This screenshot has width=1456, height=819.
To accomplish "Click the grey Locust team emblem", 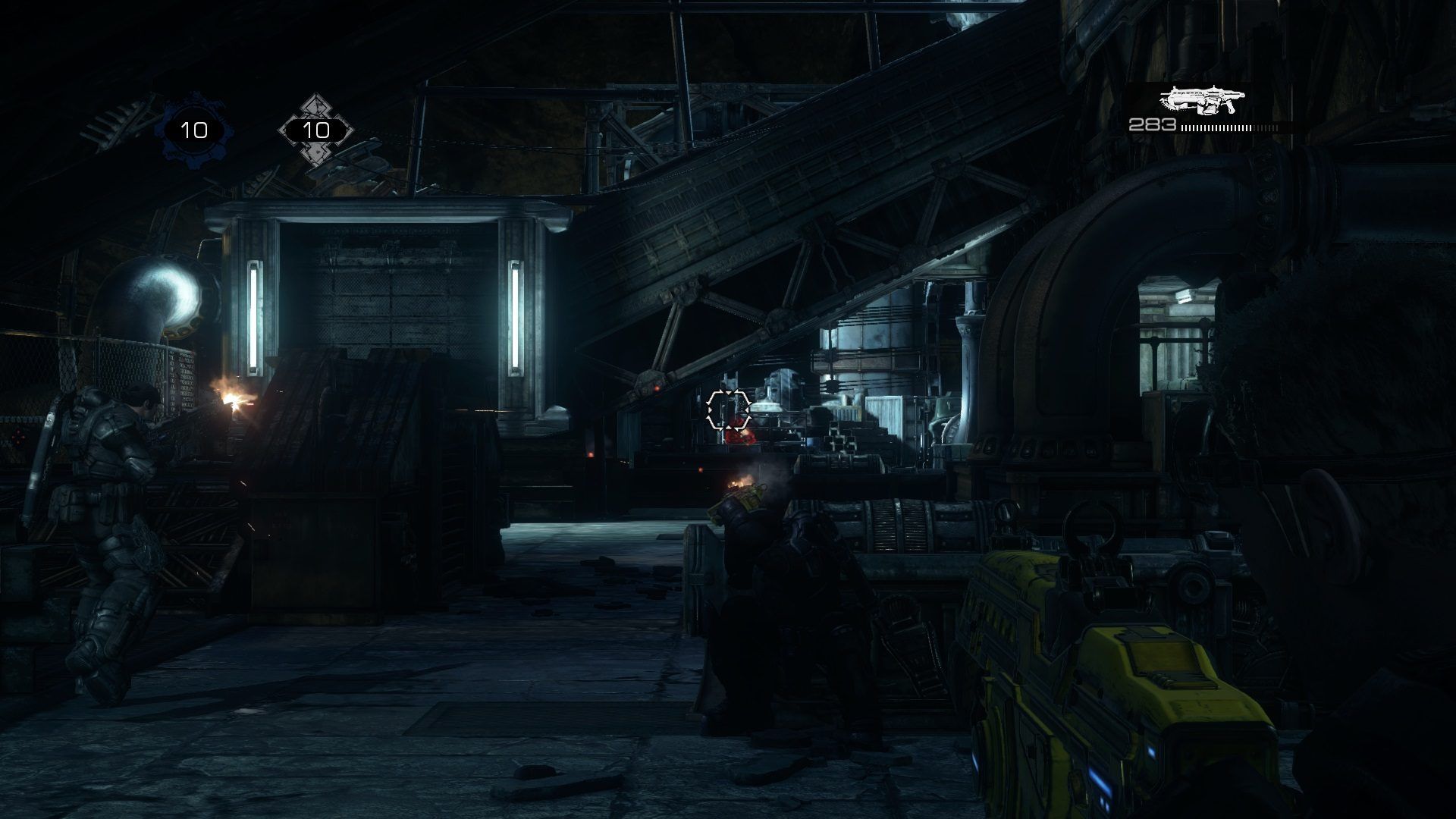I will pyautogui.click(x=315, y=130).
